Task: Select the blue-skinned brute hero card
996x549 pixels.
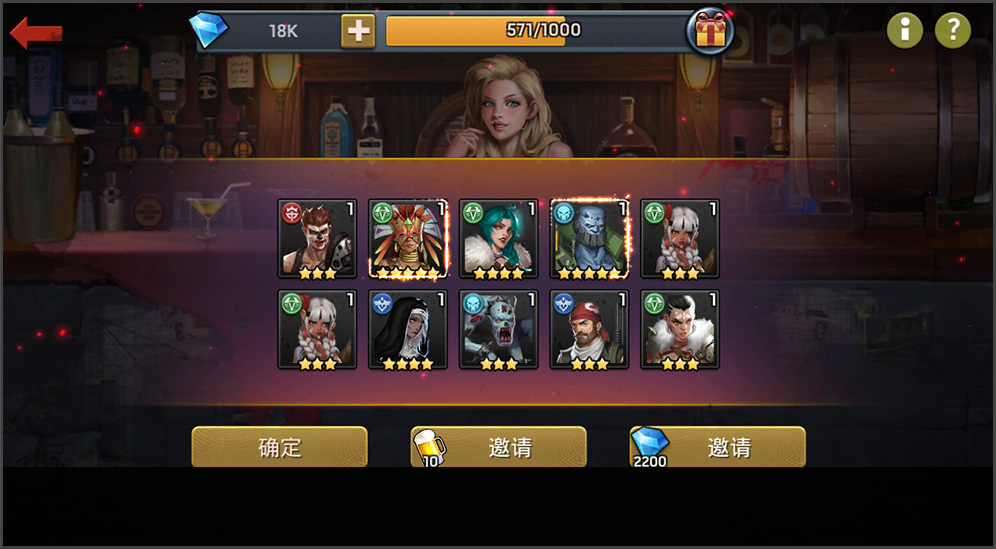Action: click(589, 239)
